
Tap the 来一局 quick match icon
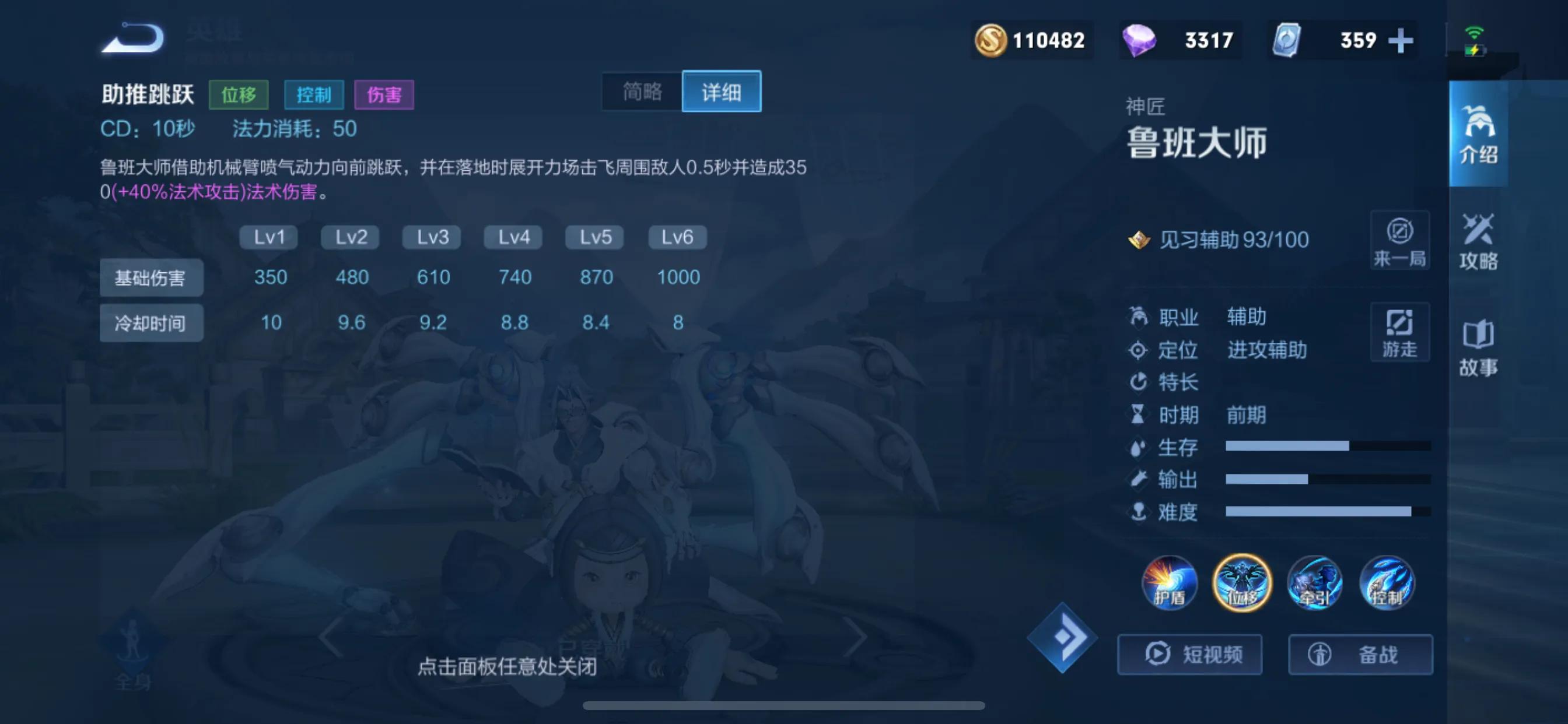pyautogui.click(x=1399, y=241)
